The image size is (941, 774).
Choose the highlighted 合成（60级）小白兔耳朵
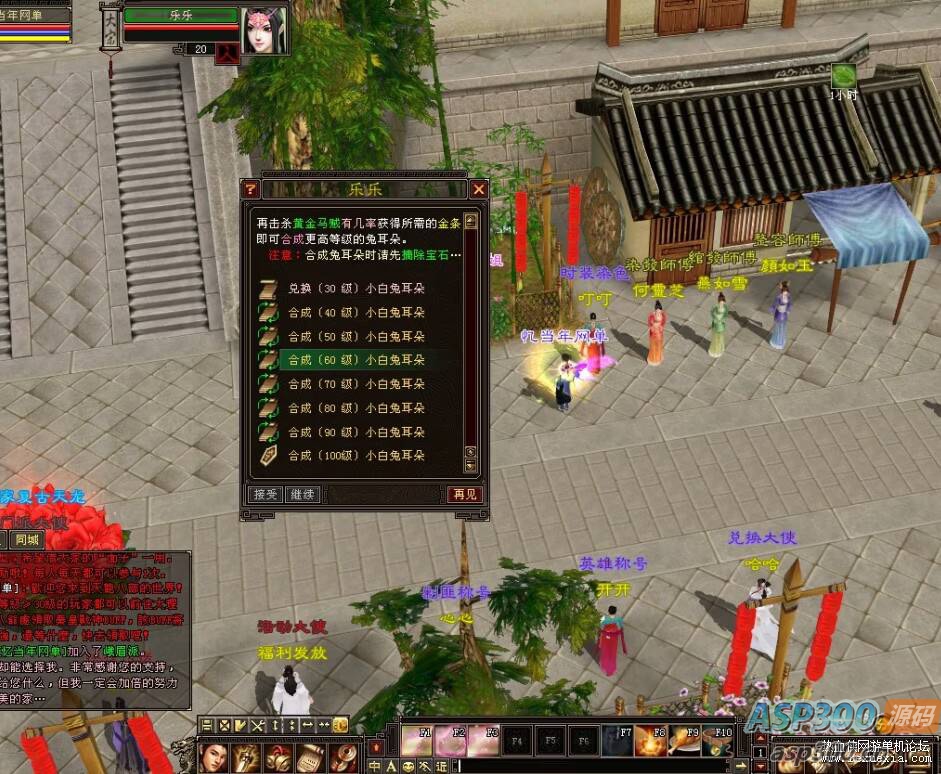coord(355,360)
